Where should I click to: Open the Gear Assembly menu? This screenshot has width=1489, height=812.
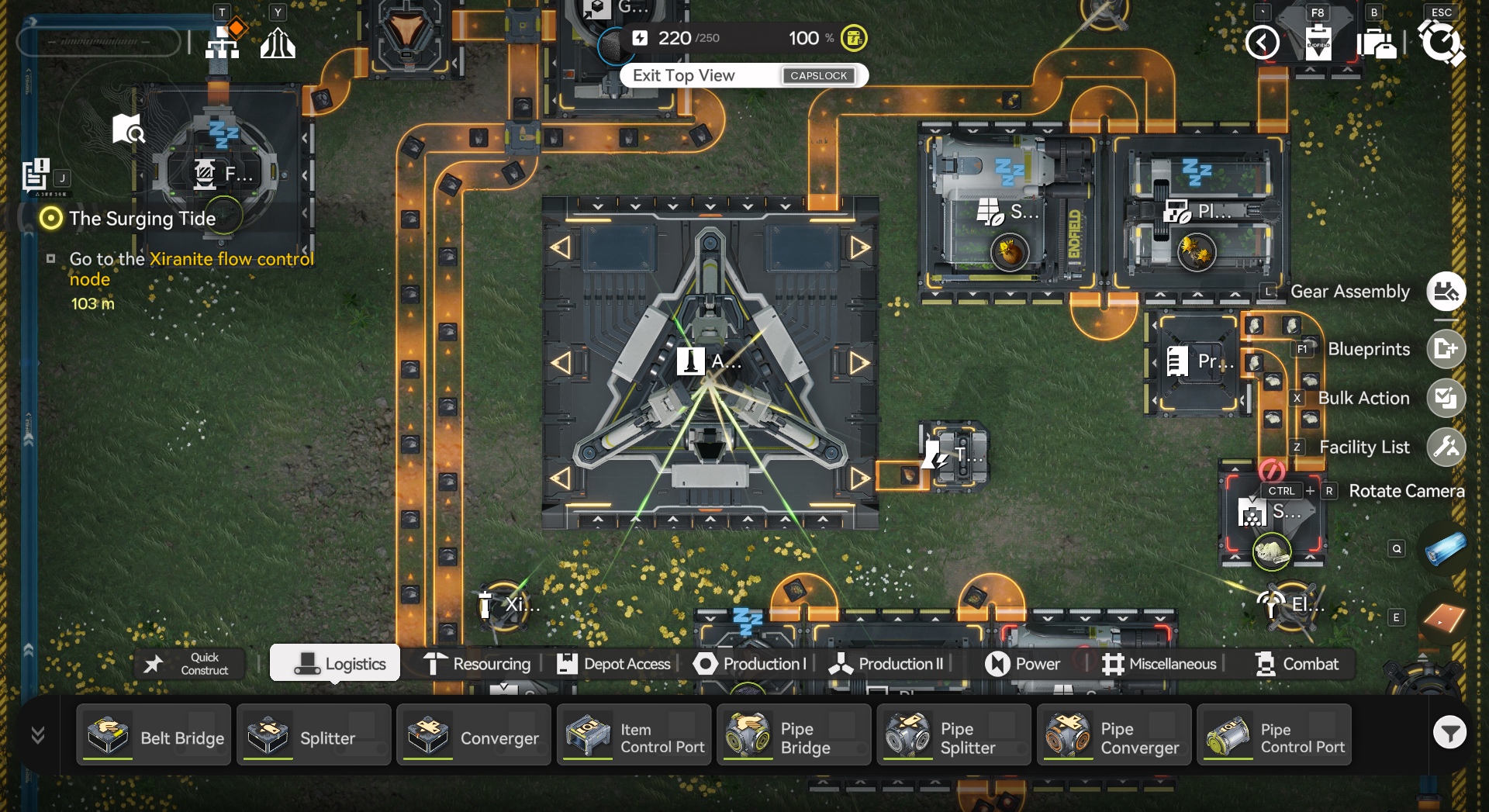click(x=1446, y=292)
